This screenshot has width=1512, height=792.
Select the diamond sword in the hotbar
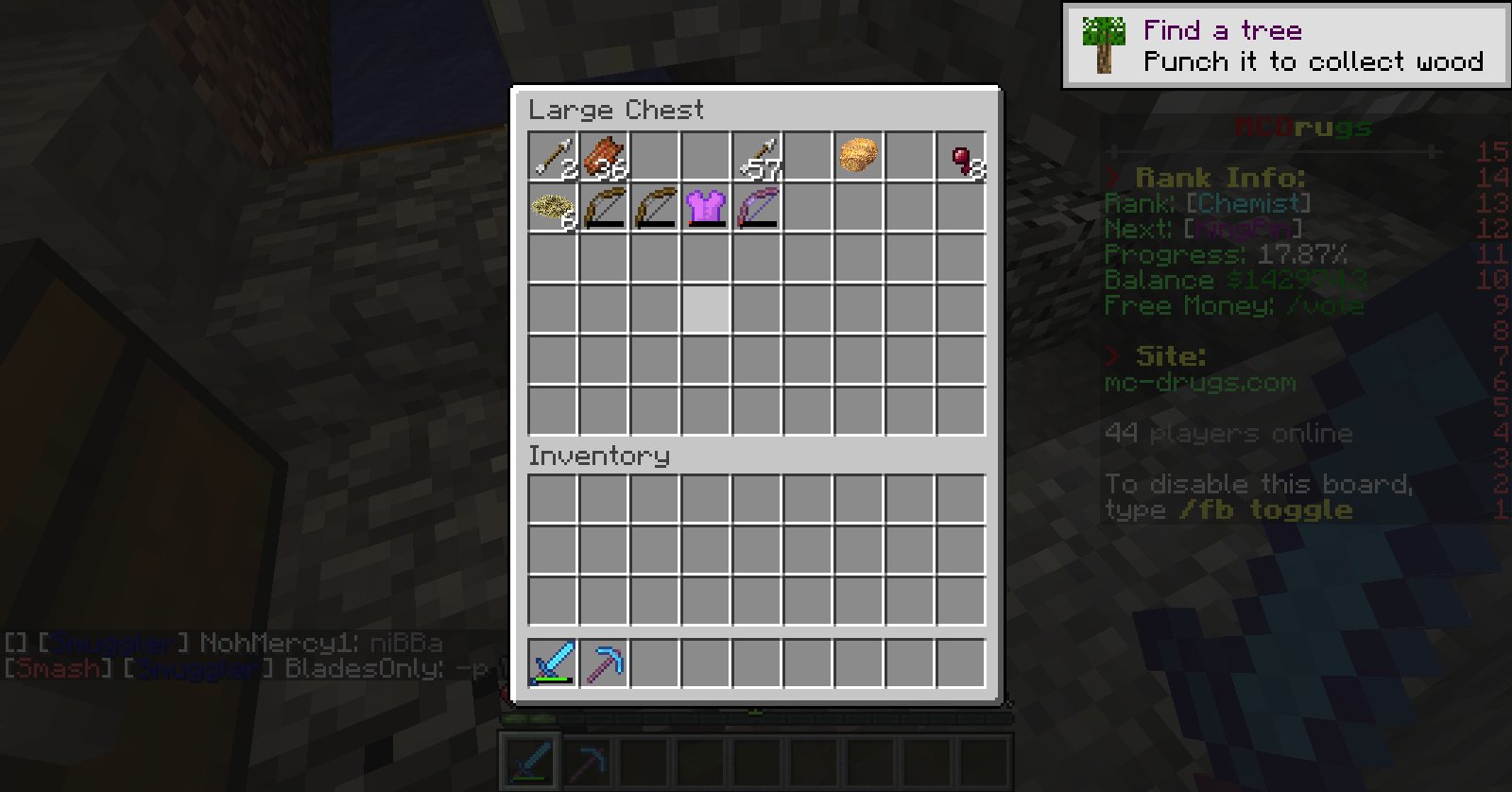(x=553, y=663)
